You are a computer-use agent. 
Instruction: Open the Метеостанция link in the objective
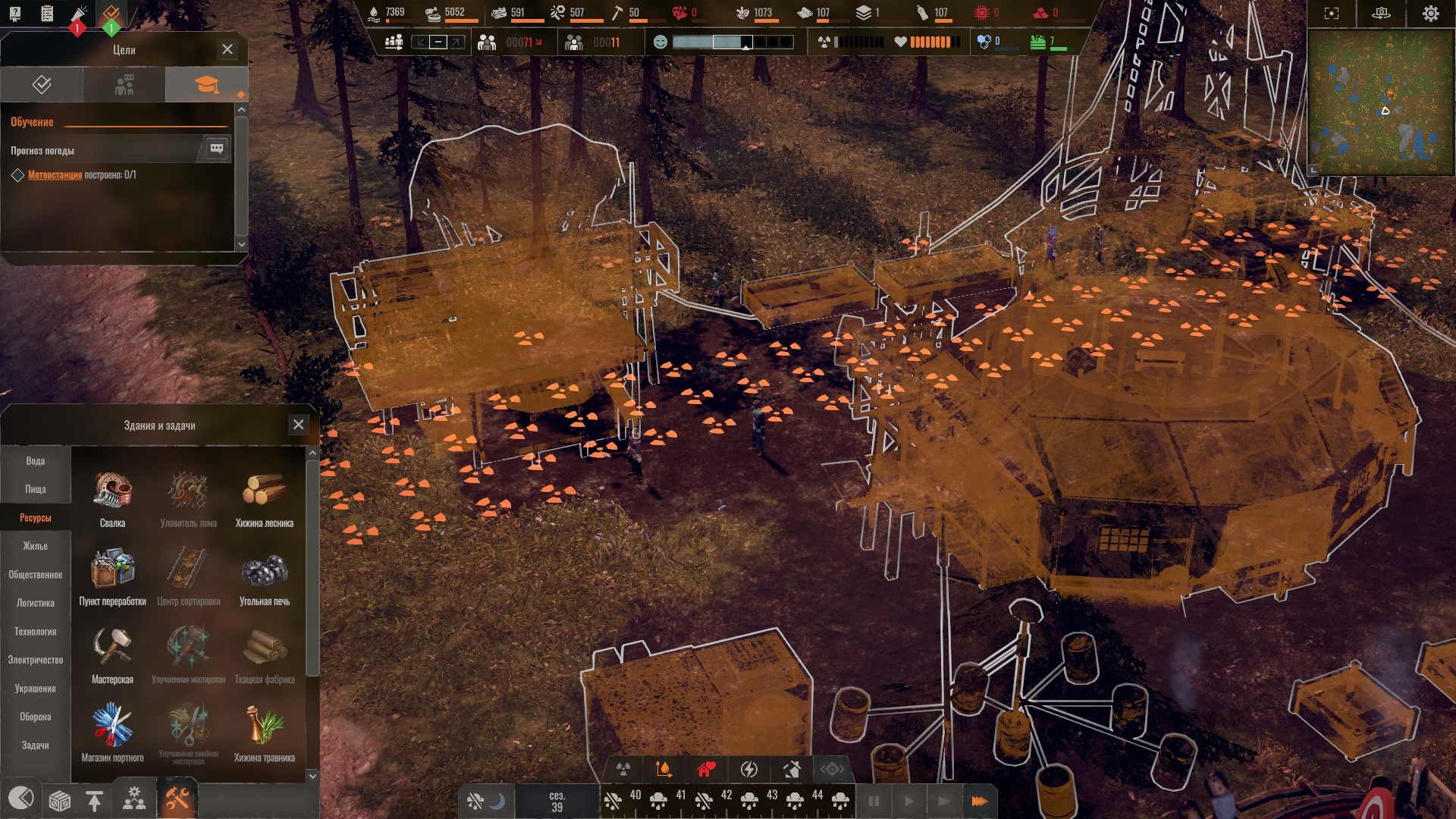55,175
